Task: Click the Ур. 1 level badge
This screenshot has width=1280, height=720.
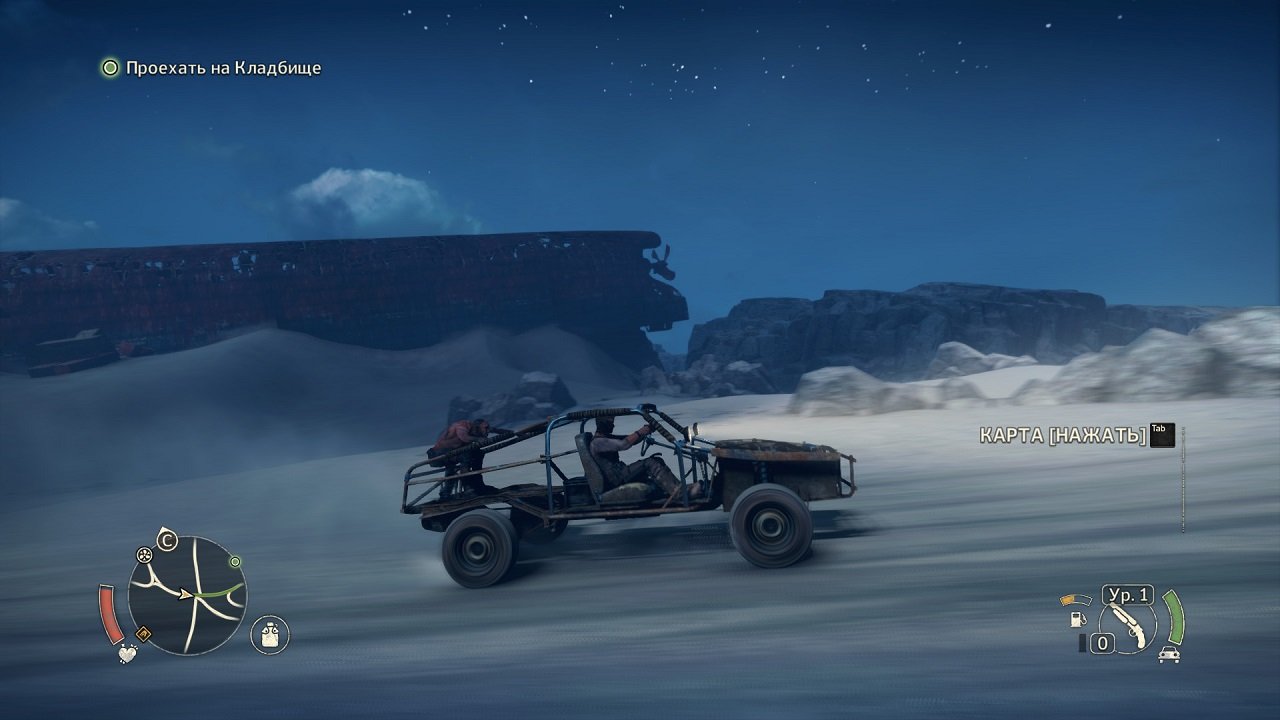Action: pos(1128,595)
